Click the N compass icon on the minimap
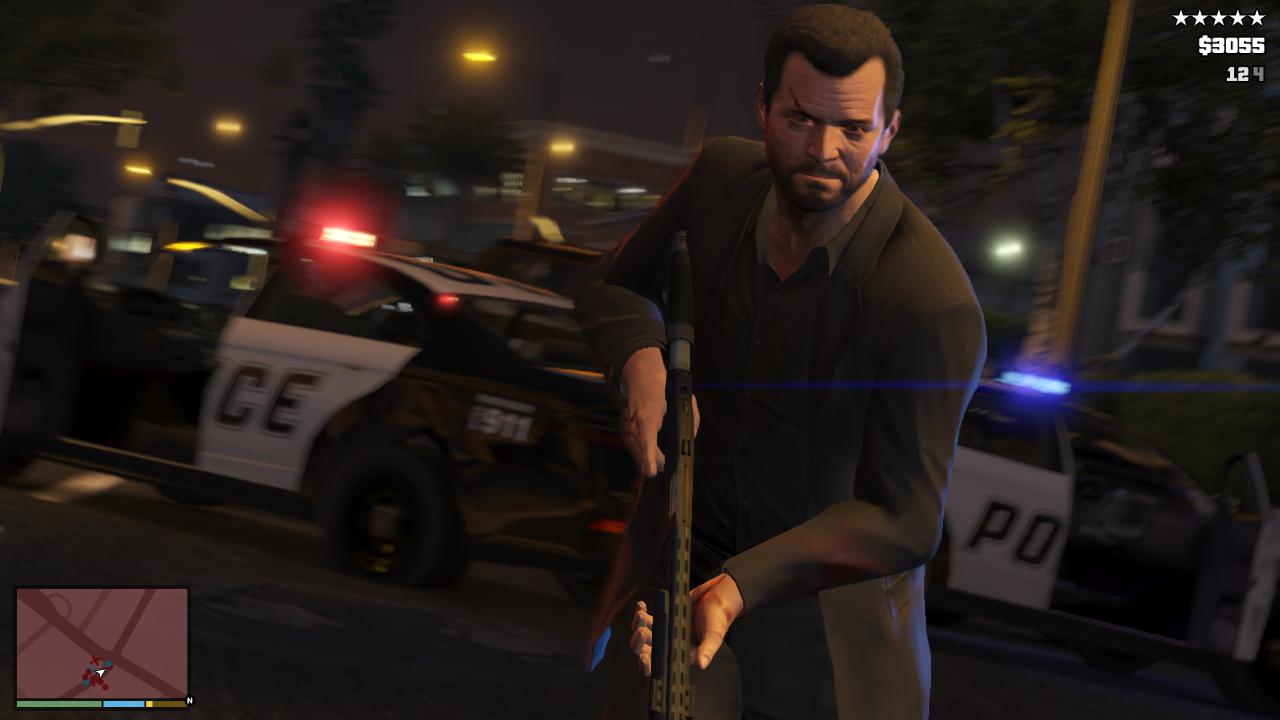The width and height of the screenshot is (1280, 720). point(189,700)
